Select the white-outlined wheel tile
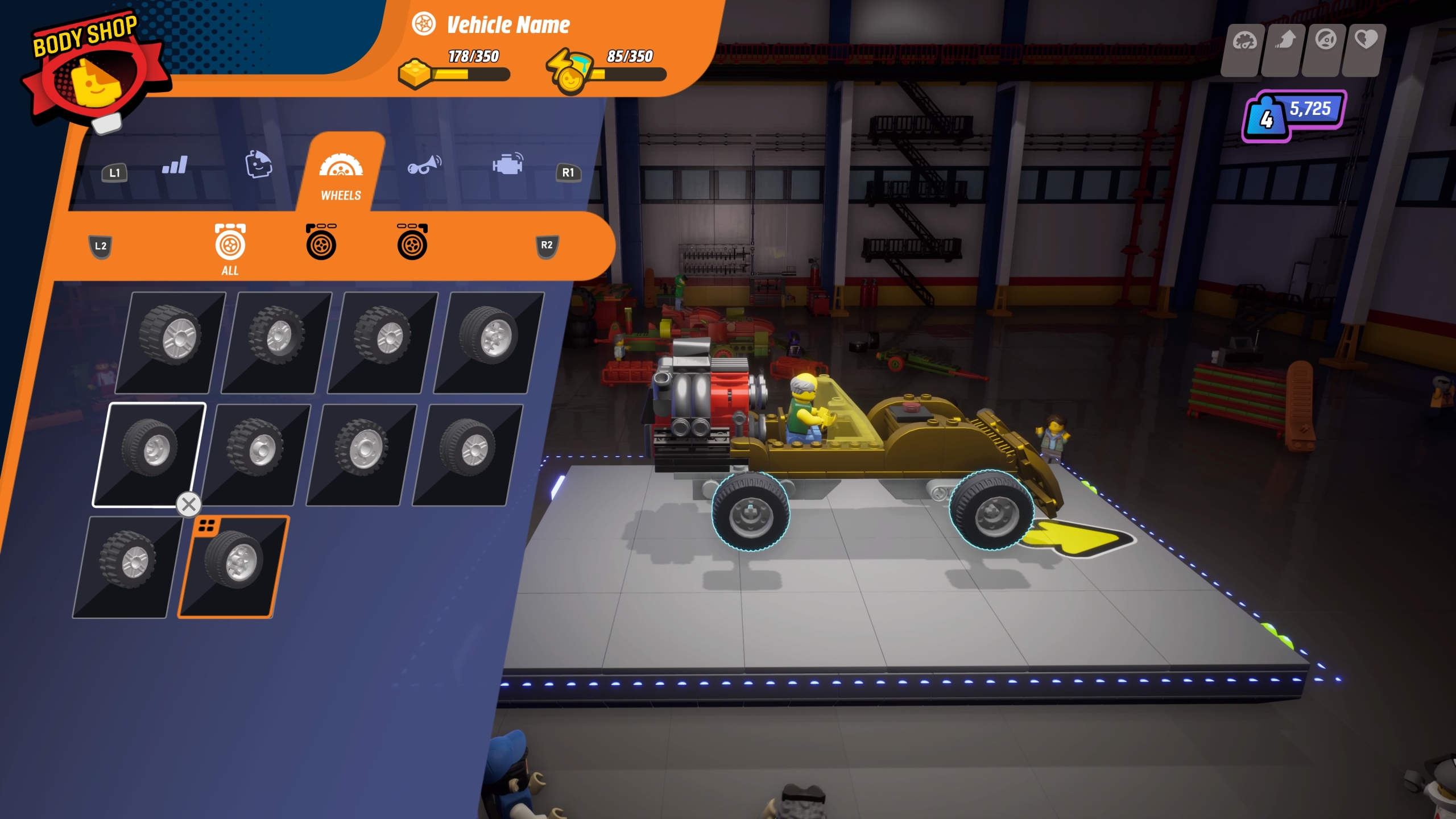 [x=149, y=454]
